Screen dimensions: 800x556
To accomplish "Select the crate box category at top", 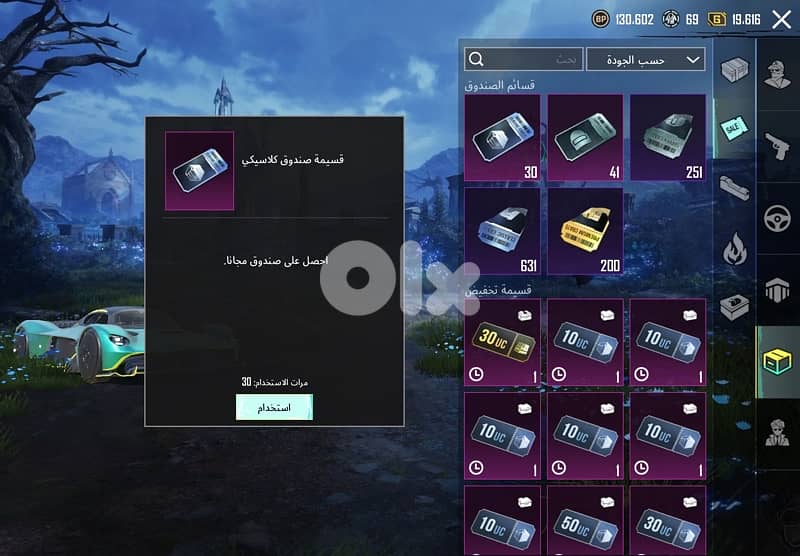I will (x=734, y=68).
